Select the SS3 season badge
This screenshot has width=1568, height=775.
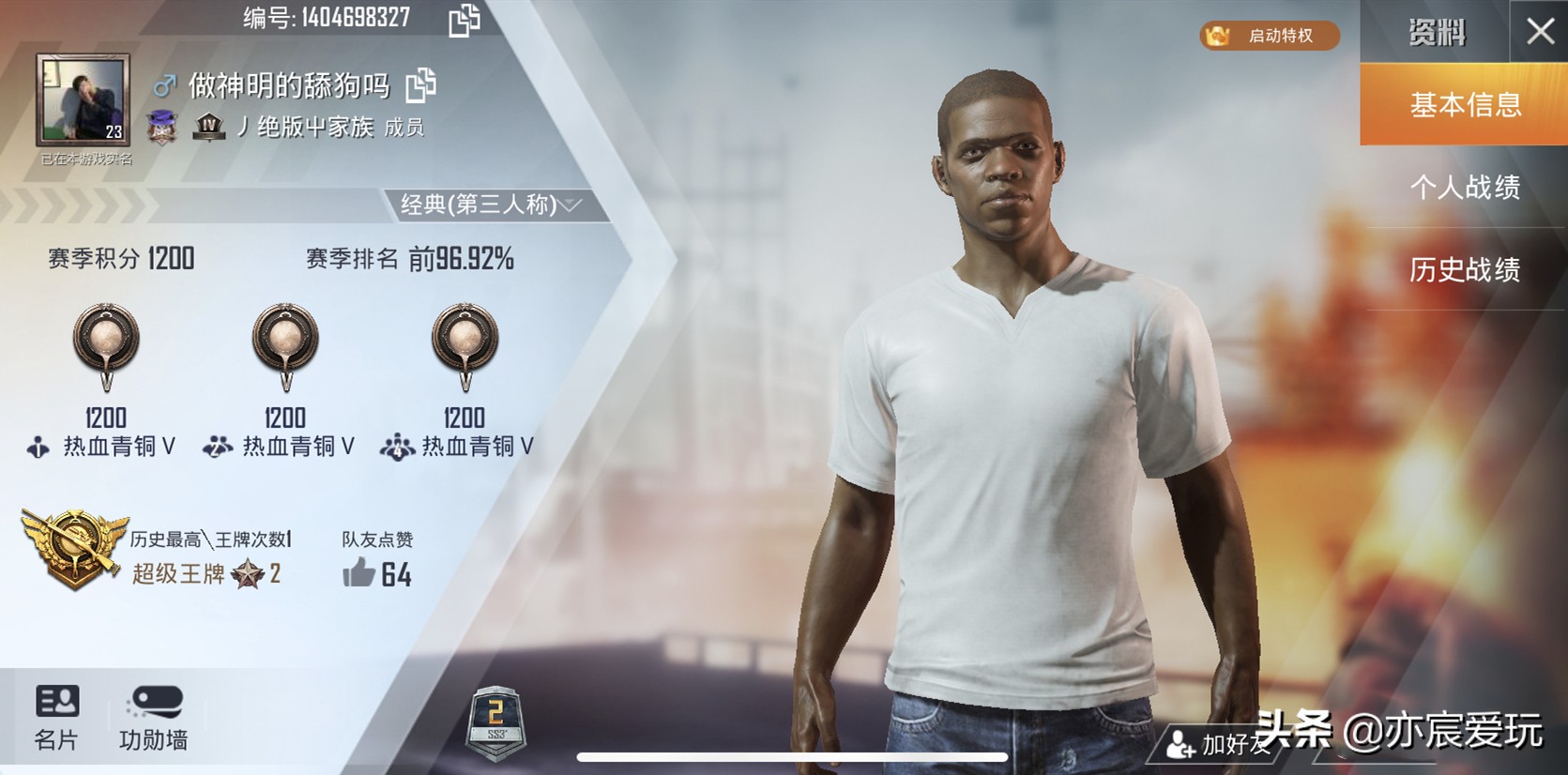pos(495,721)
